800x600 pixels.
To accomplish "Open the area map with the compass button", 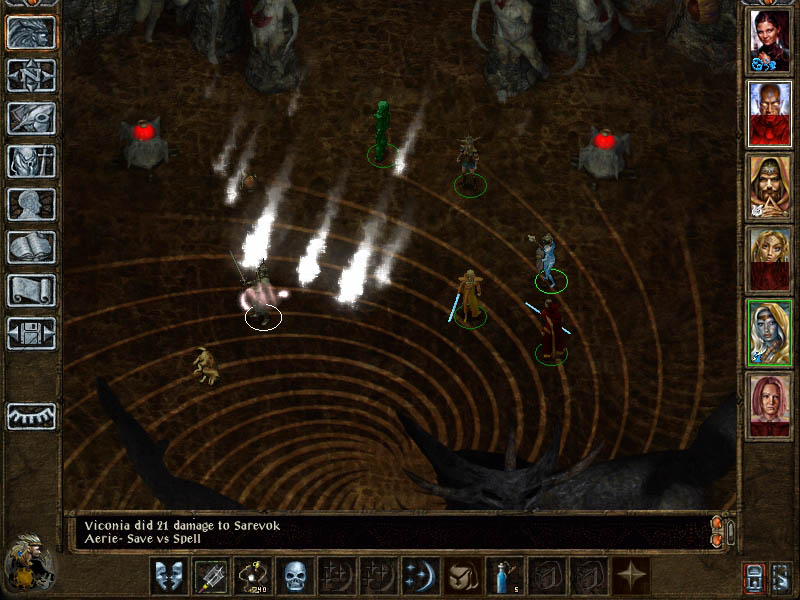I will coord(31,76).
